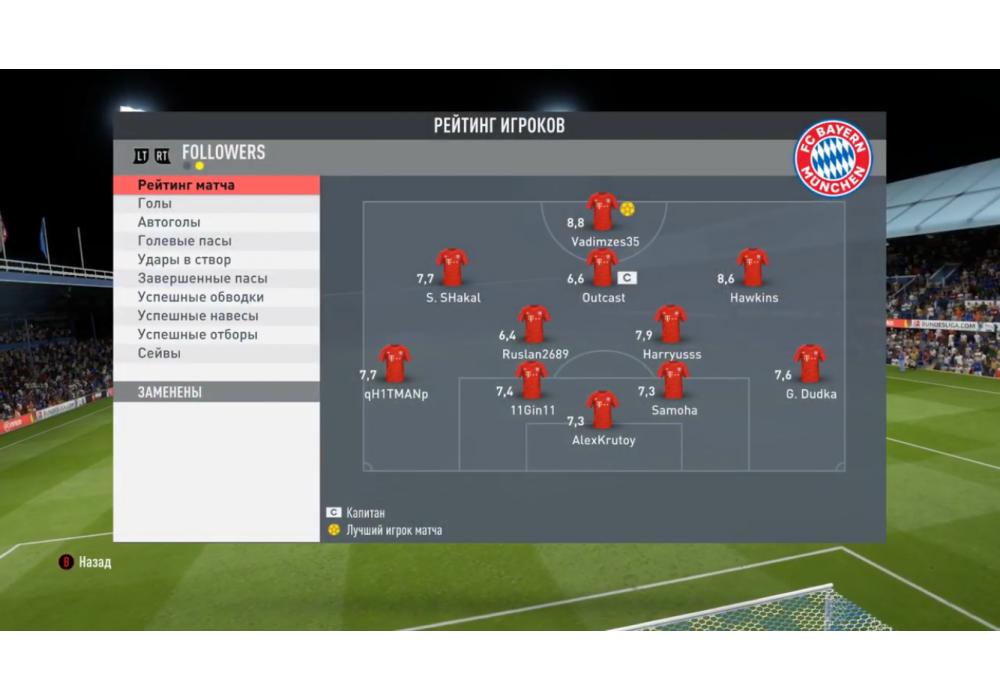The height and width of the screenshot is (700, 1000).
Task: Select the Успешные навесы entry
Action: click(216, 316)
